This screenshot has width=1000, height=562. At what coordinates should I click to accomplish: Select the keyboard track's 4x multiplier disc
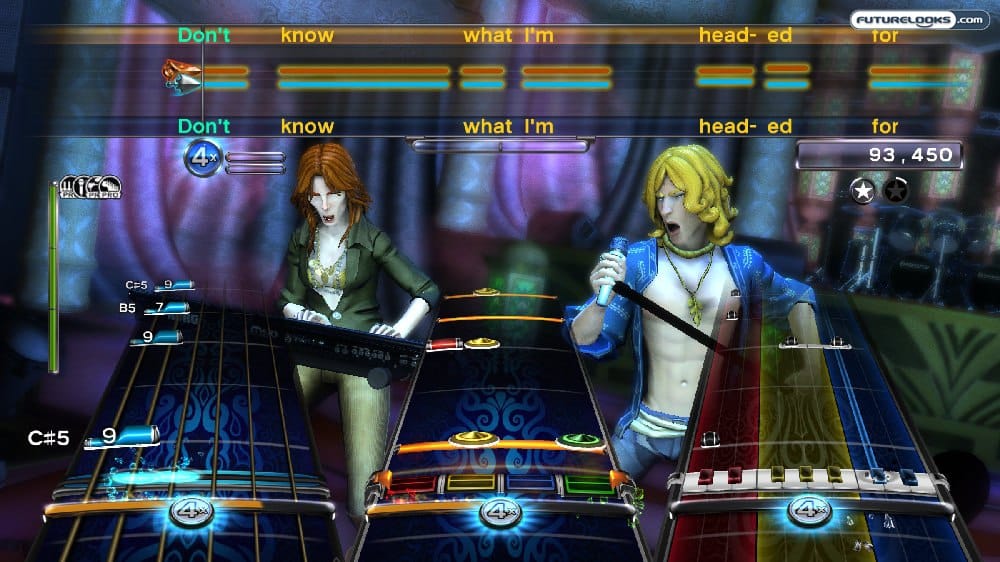pyautogui.click(x=808, y=510)
